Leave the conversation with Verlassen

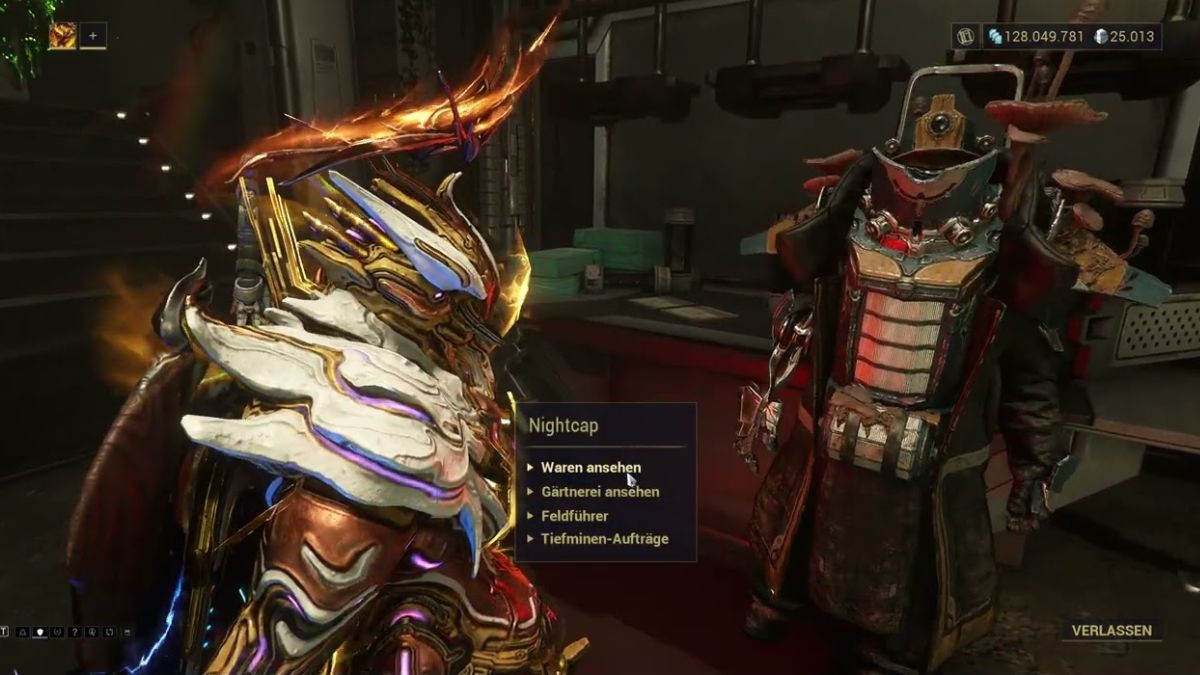coord(1111,631)
